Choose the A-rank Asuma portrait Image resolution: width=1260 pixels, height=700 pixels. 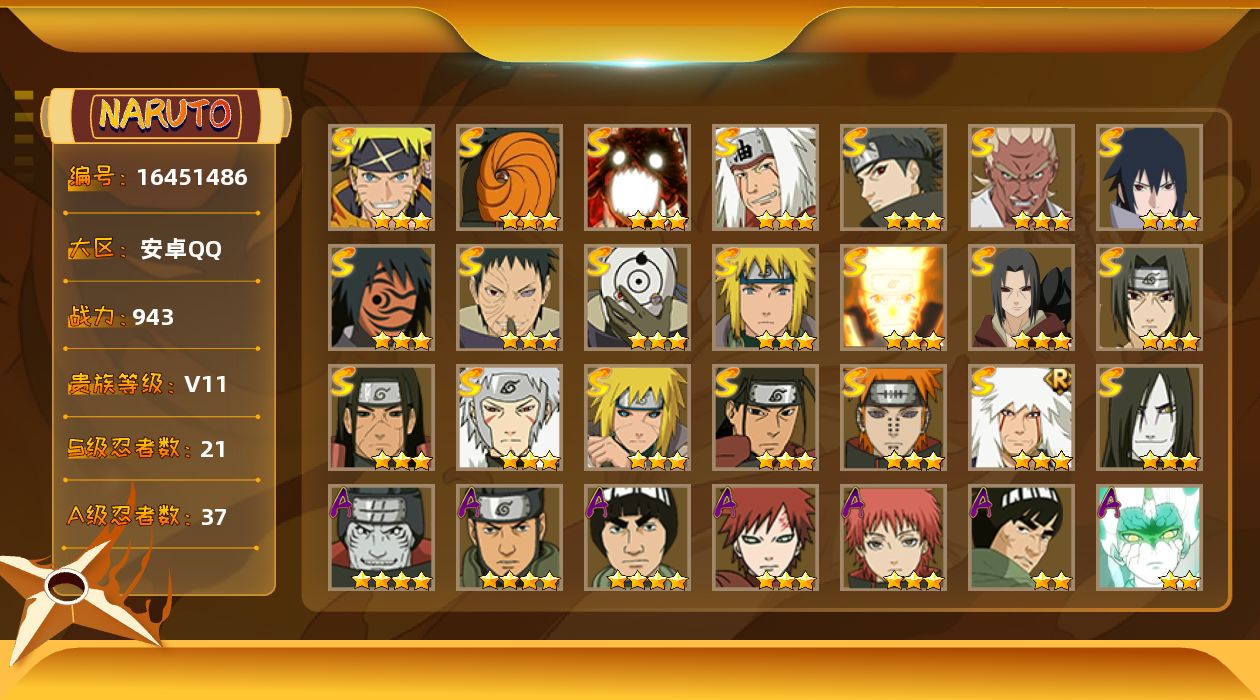509,537
